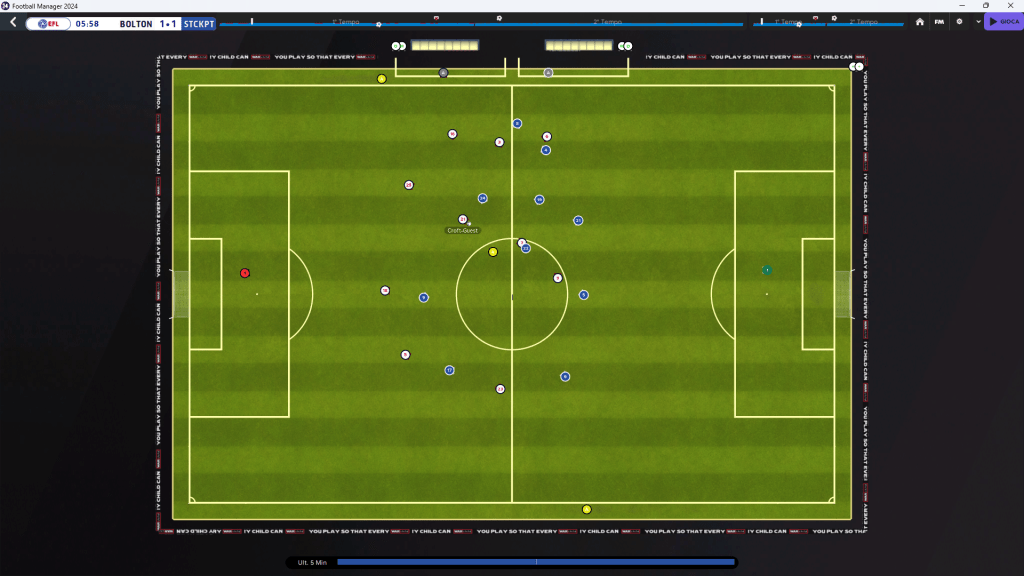
Task: Open the FM menu
Action: (939, 22)
